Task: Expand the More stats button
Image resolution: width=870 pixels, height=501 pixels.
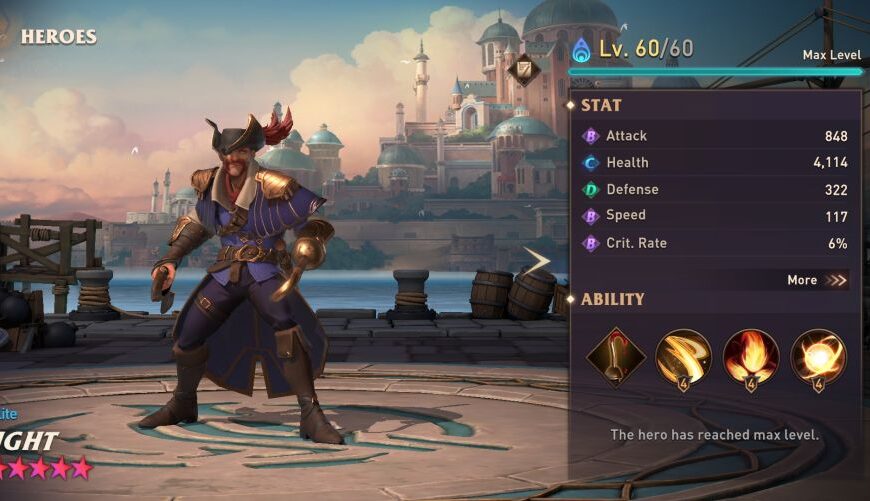Action: (x=817, y=280)
